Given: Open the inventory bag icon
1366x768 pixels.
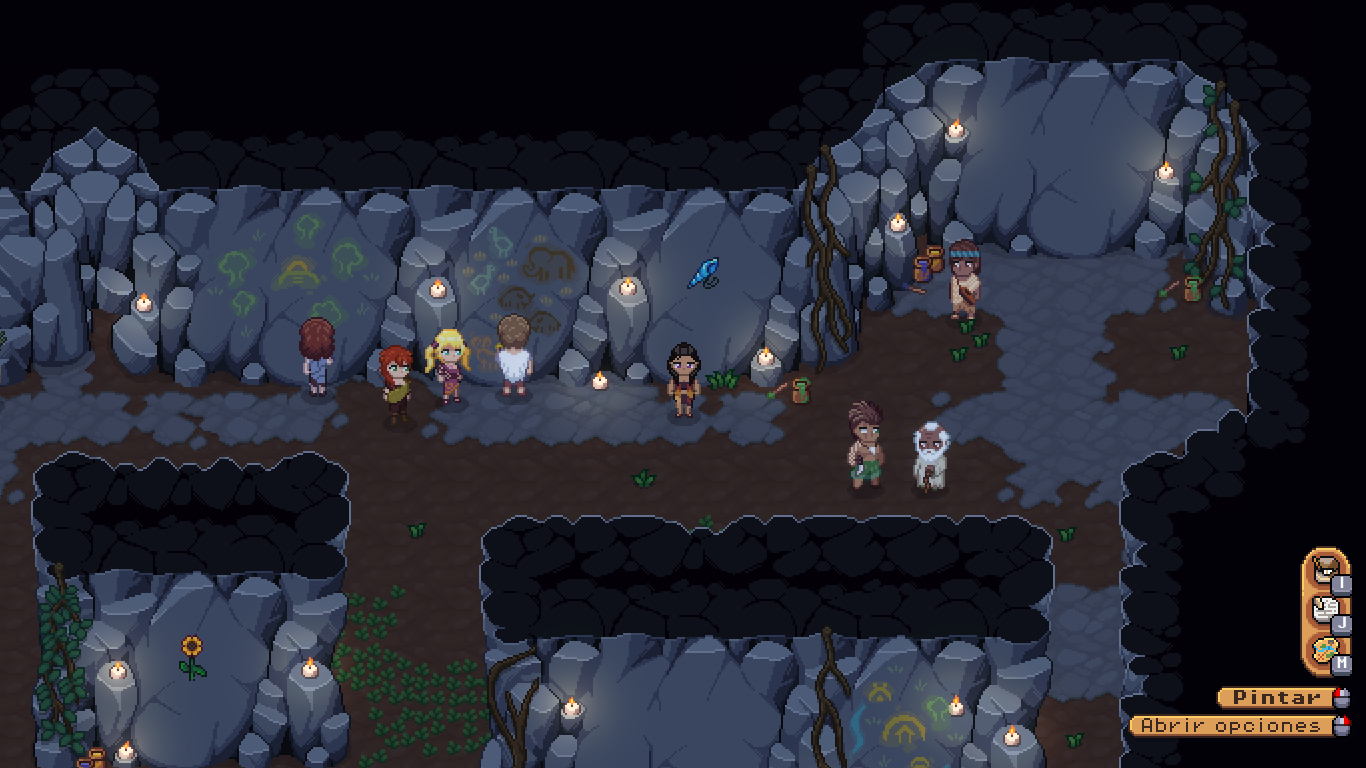Looking at the screenshot, I should pyautogui.click(x=1326, y=571).
